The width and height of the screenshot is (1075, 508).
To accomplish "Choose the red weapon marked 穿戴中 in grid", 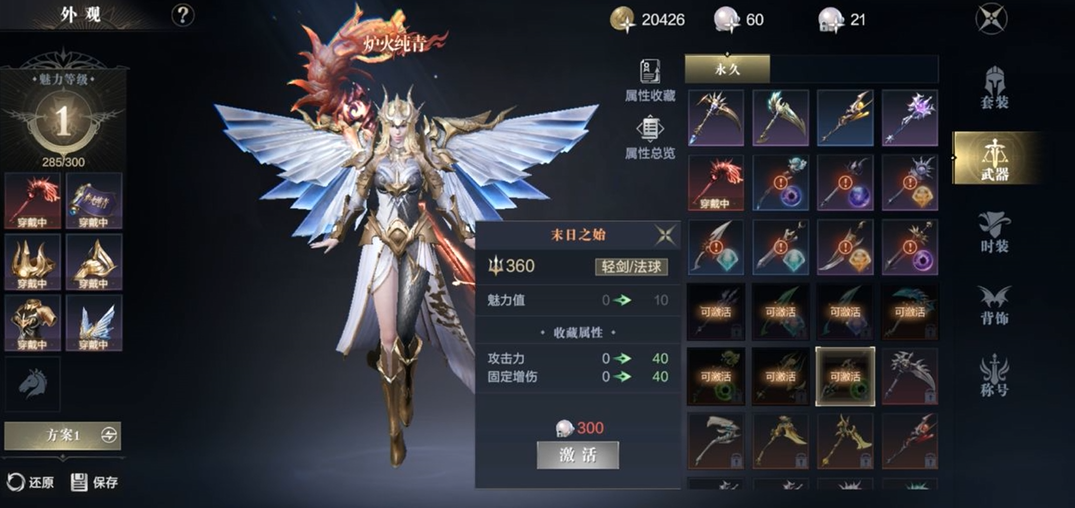I will click(x=715, y=182).
